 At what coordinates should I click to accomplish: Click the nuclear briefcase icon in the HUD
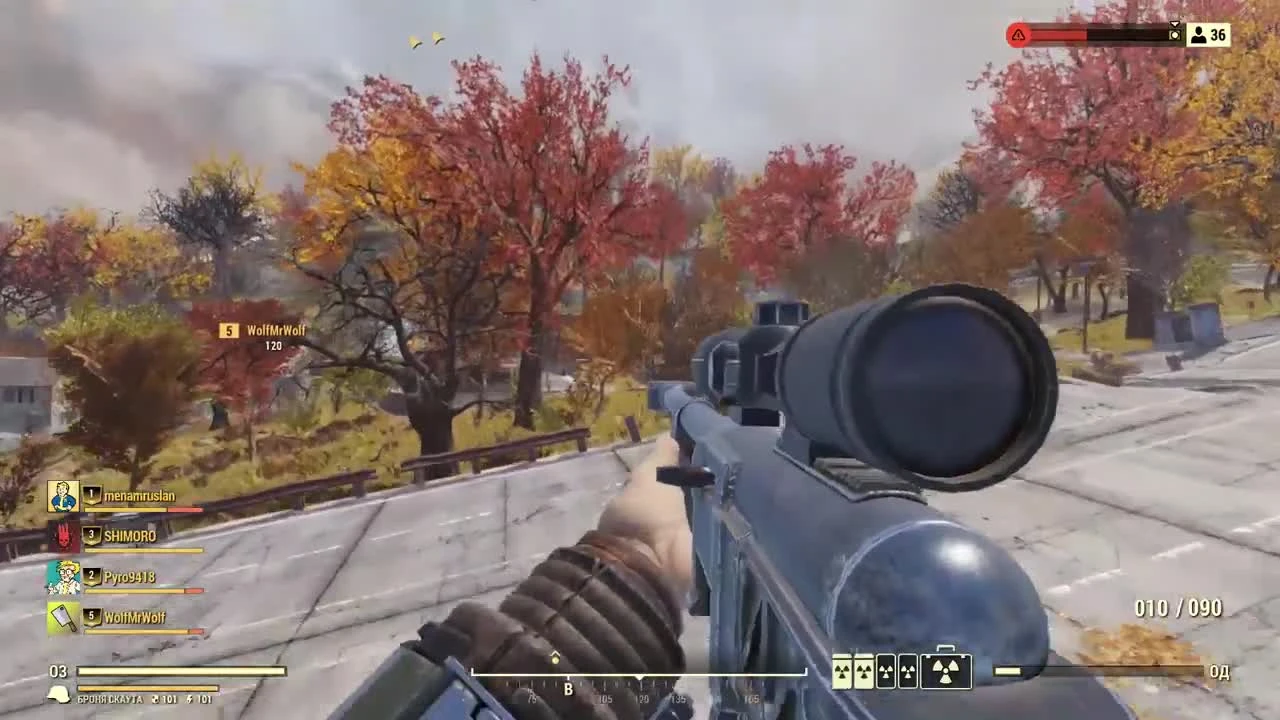coord(944,670)
